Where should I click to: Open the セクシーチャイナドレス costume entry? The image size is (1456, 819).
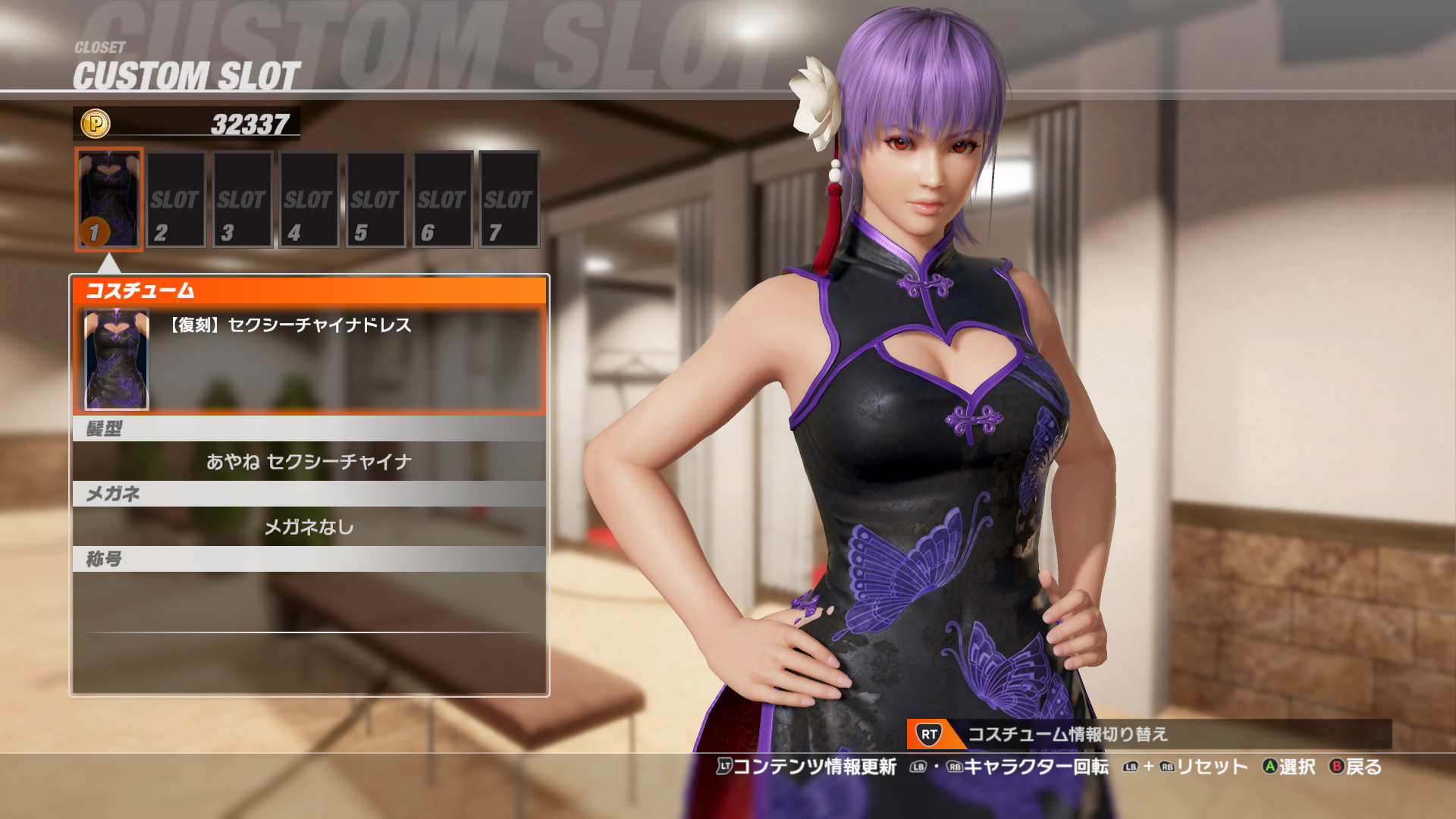point(309,359)
